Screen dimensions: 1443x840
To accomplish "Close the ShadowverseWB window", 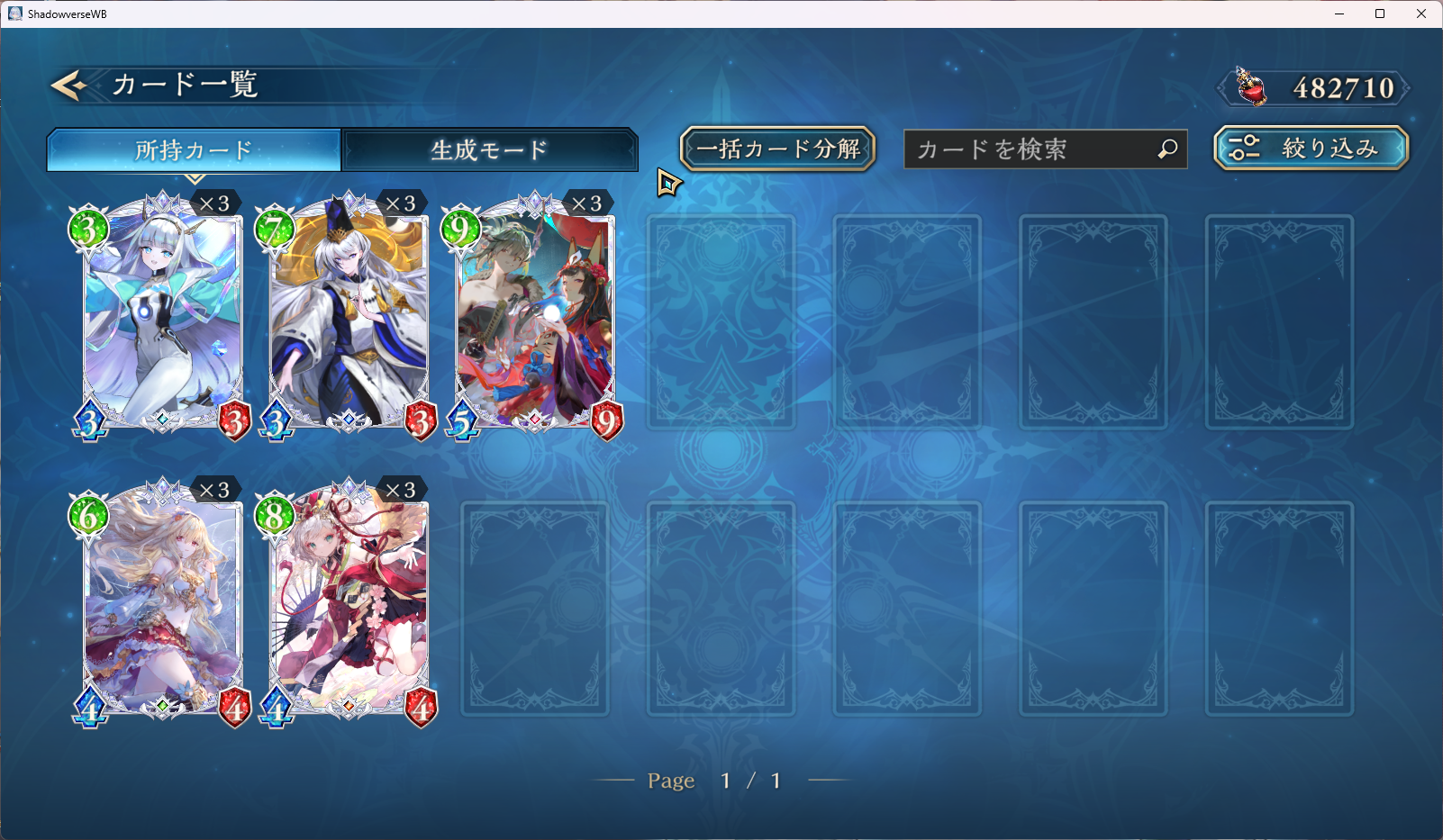I will click(1421, 14).
